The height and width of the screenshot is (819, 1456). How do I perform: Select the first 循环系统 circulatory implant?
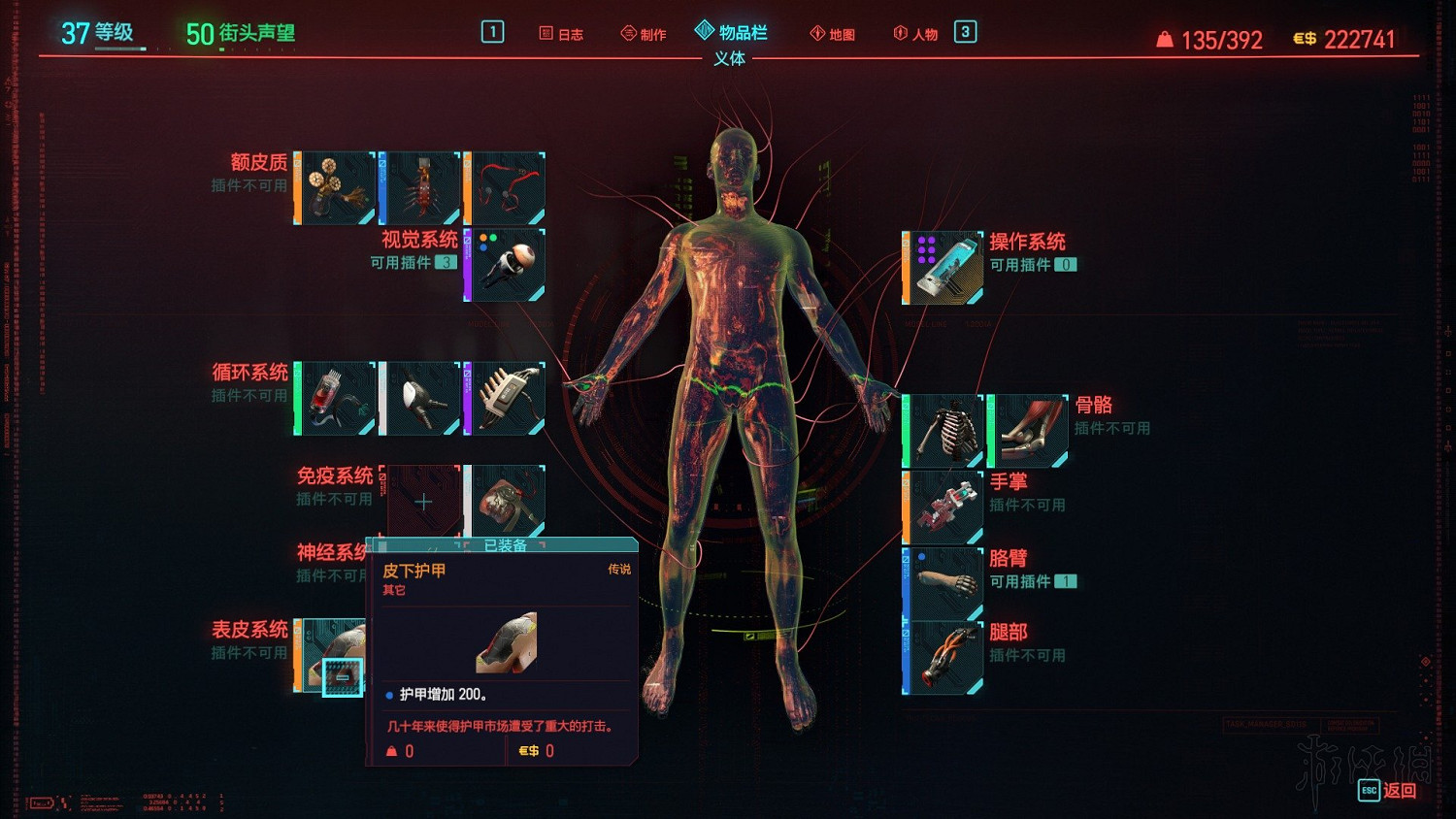click(335, 398)
